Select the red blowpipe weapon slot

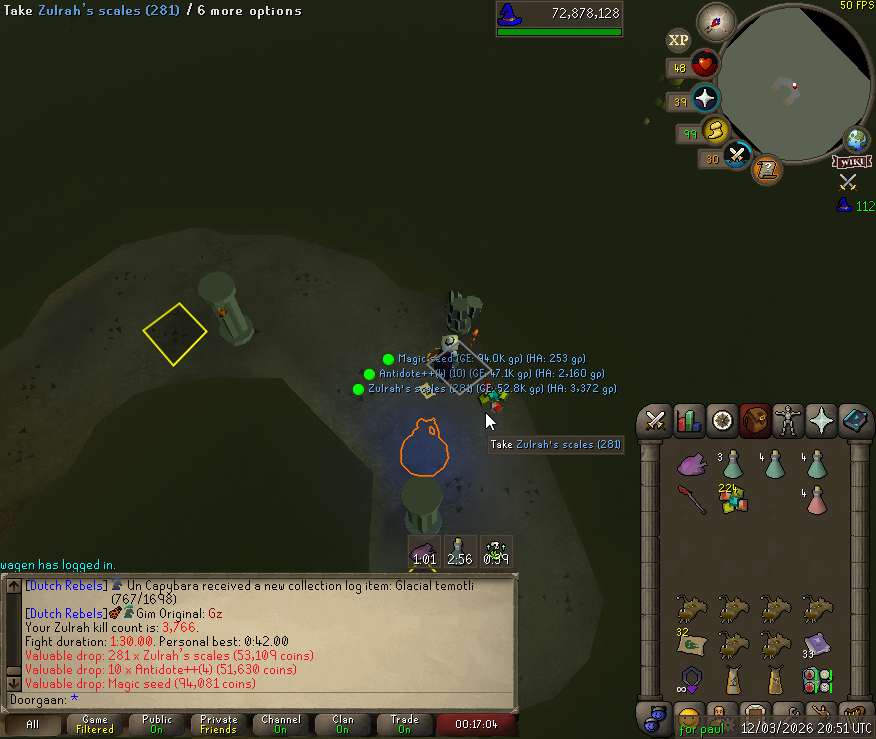click(691, 499)
